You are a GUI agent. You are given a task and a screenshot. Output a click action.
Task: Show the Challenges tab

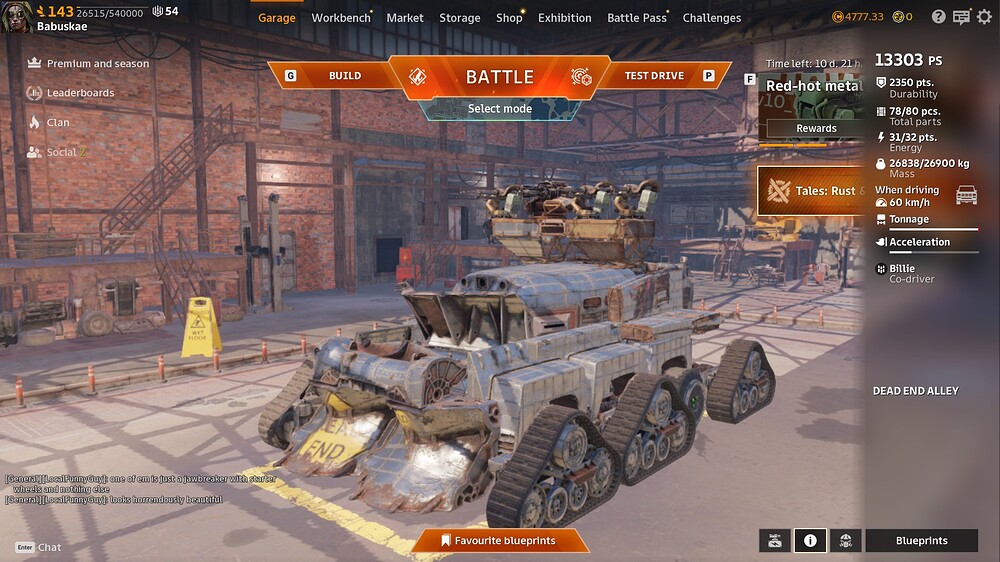(712, 18)
